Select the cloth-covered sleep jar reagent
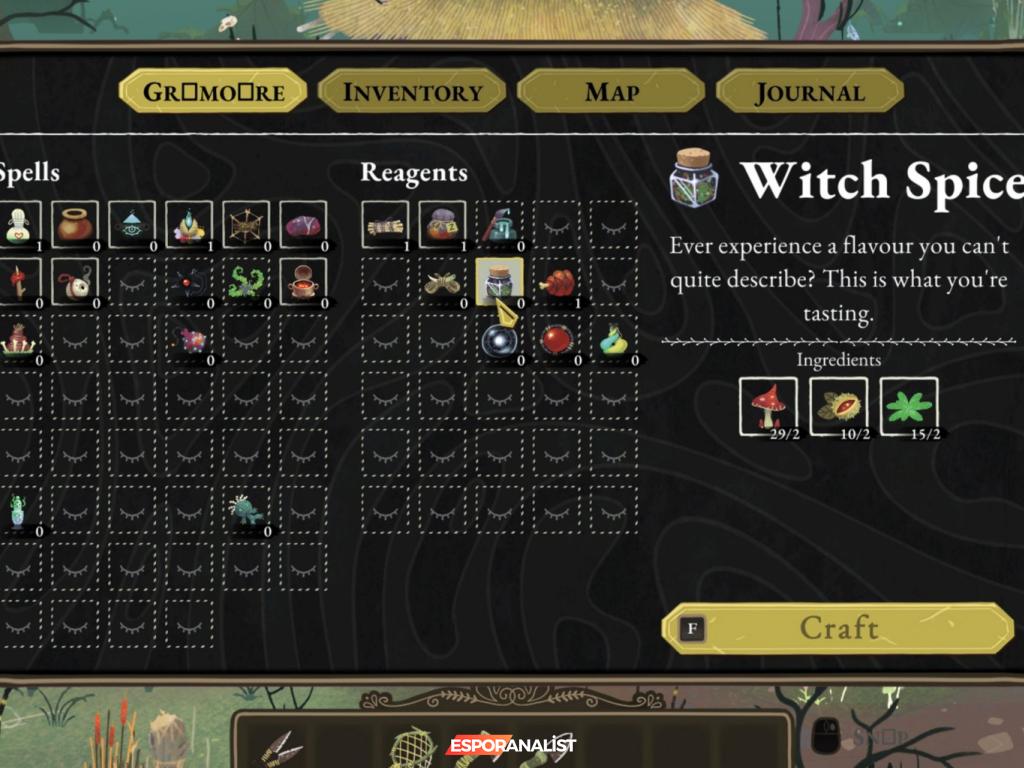Screen dimensions: 1024x768 click(x=442, y=226)
